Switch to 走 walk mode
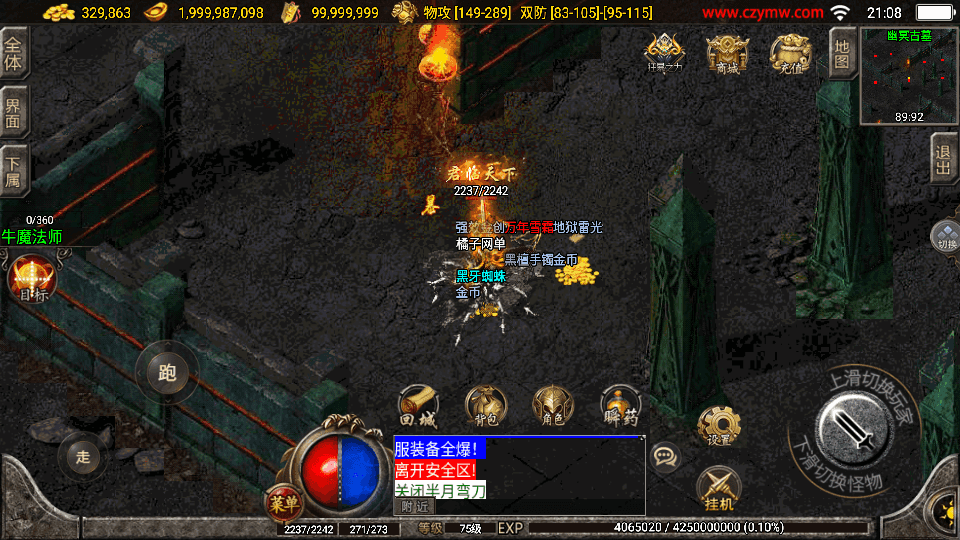Screen dimensions: 960x540 pyautogui.click(x=83, y=457)
